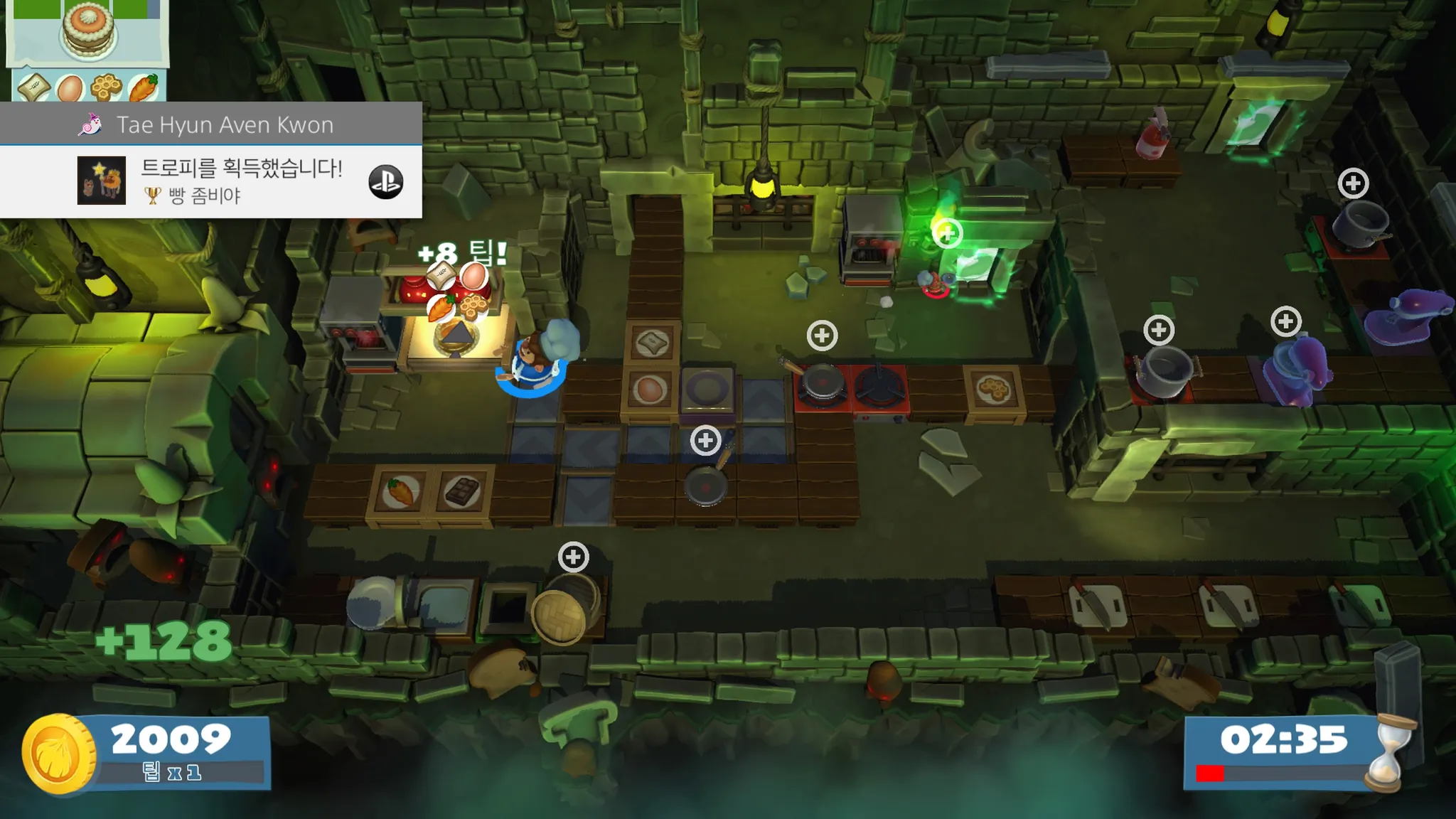Click the PlayStation logo on the notification
The image size is (1456, 819).
coord(386,181)
